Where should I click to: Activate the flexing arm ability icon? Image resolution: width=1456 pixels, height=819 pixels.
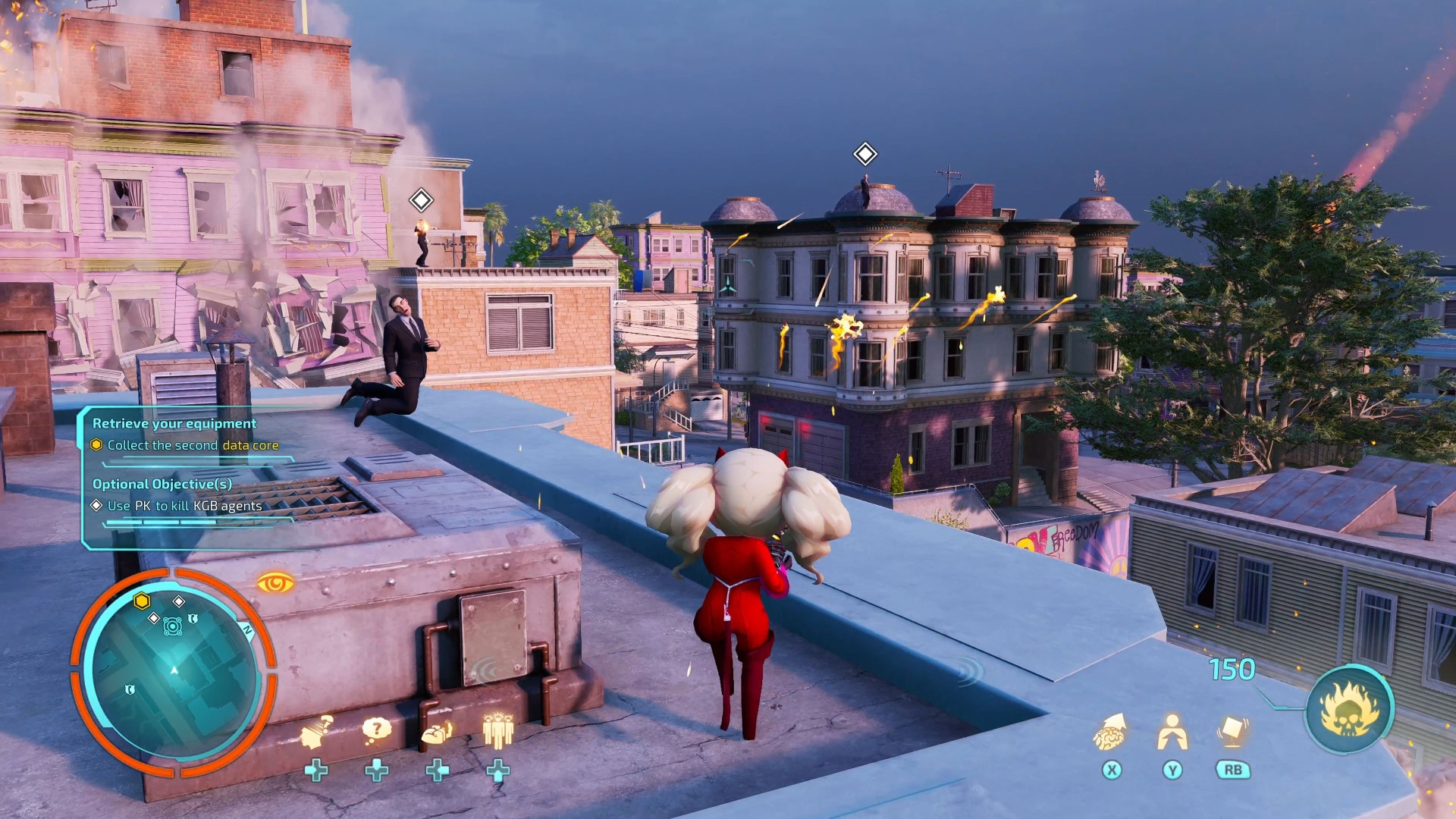(437, 733)
